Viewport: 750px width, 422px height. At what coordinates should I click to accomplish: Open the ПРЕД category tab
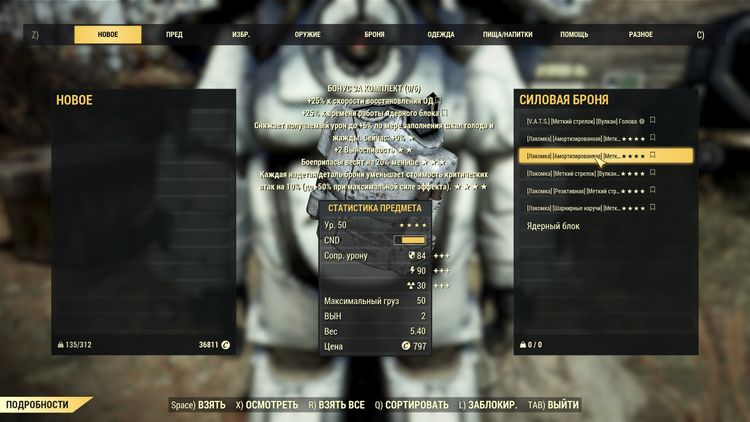(x=174, y=34)
